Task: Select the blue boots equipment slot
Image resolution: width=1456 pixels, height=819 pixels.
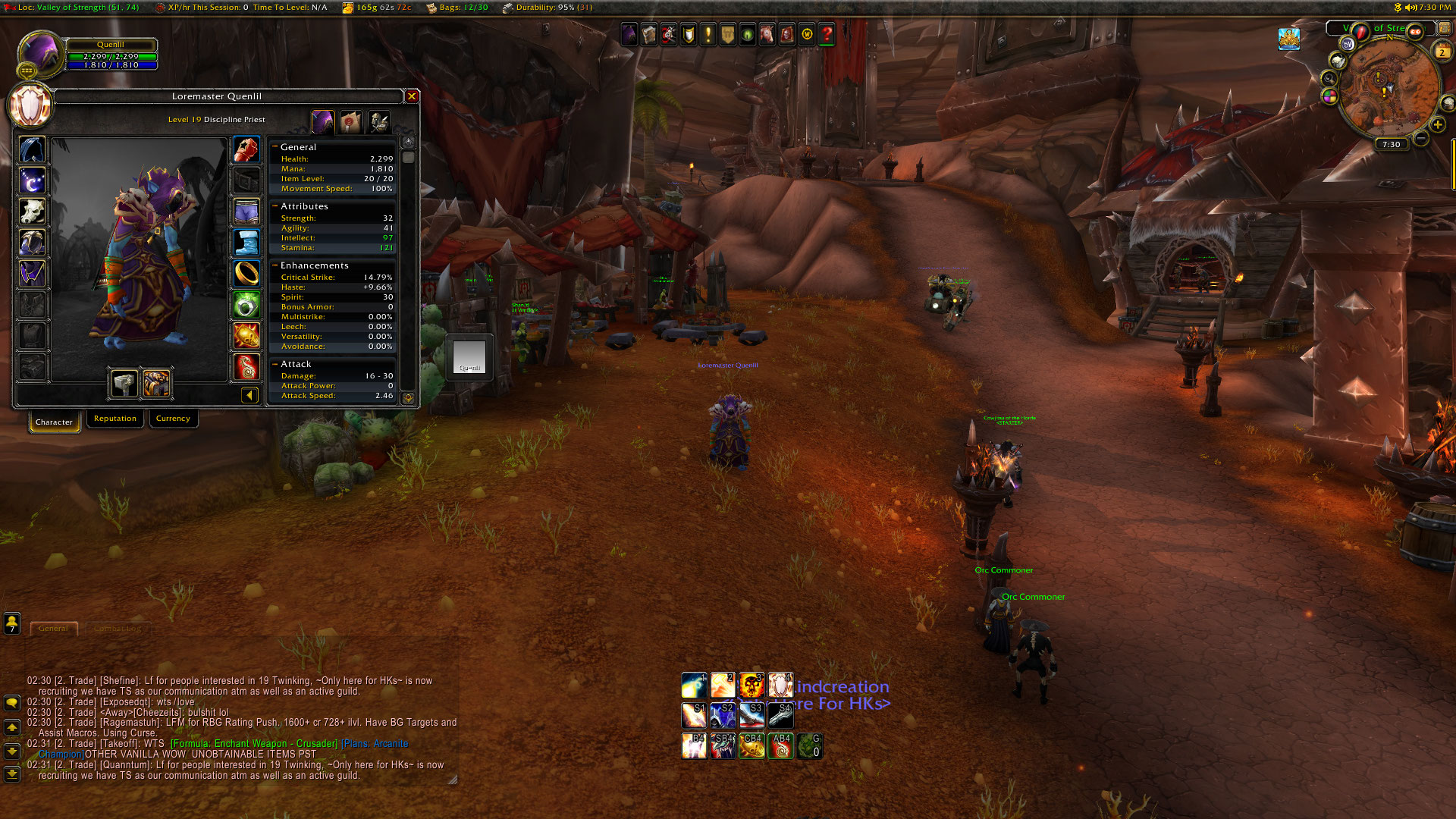Action: coord(246,243)
